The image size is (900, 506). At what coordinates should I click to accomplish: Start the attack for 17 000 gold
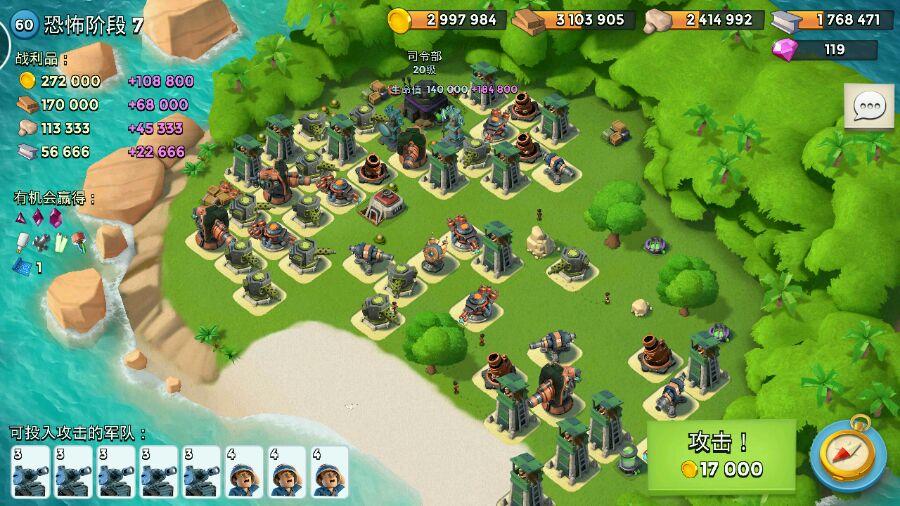(x=721, y=456)
